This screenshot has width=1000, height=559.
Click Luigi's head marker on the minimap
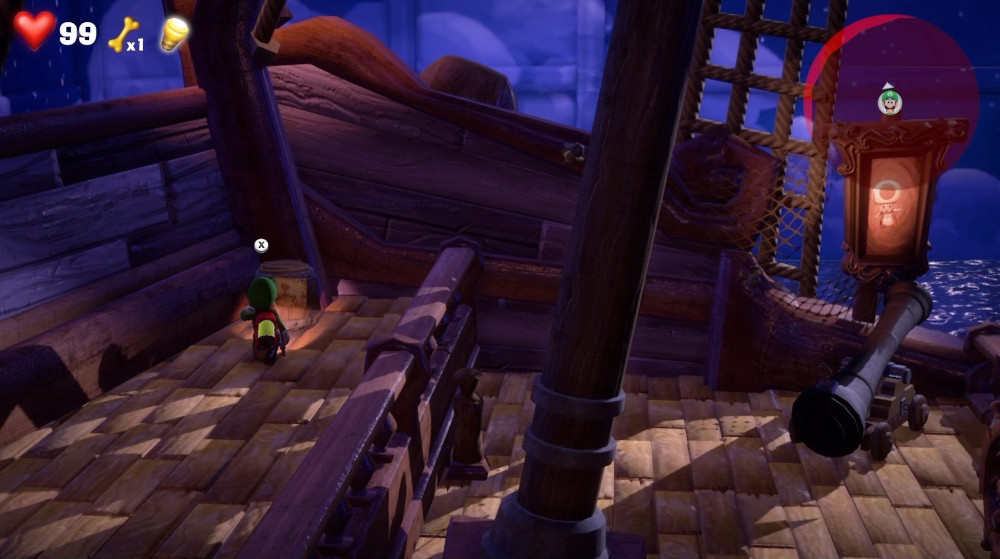click(889, 101)
